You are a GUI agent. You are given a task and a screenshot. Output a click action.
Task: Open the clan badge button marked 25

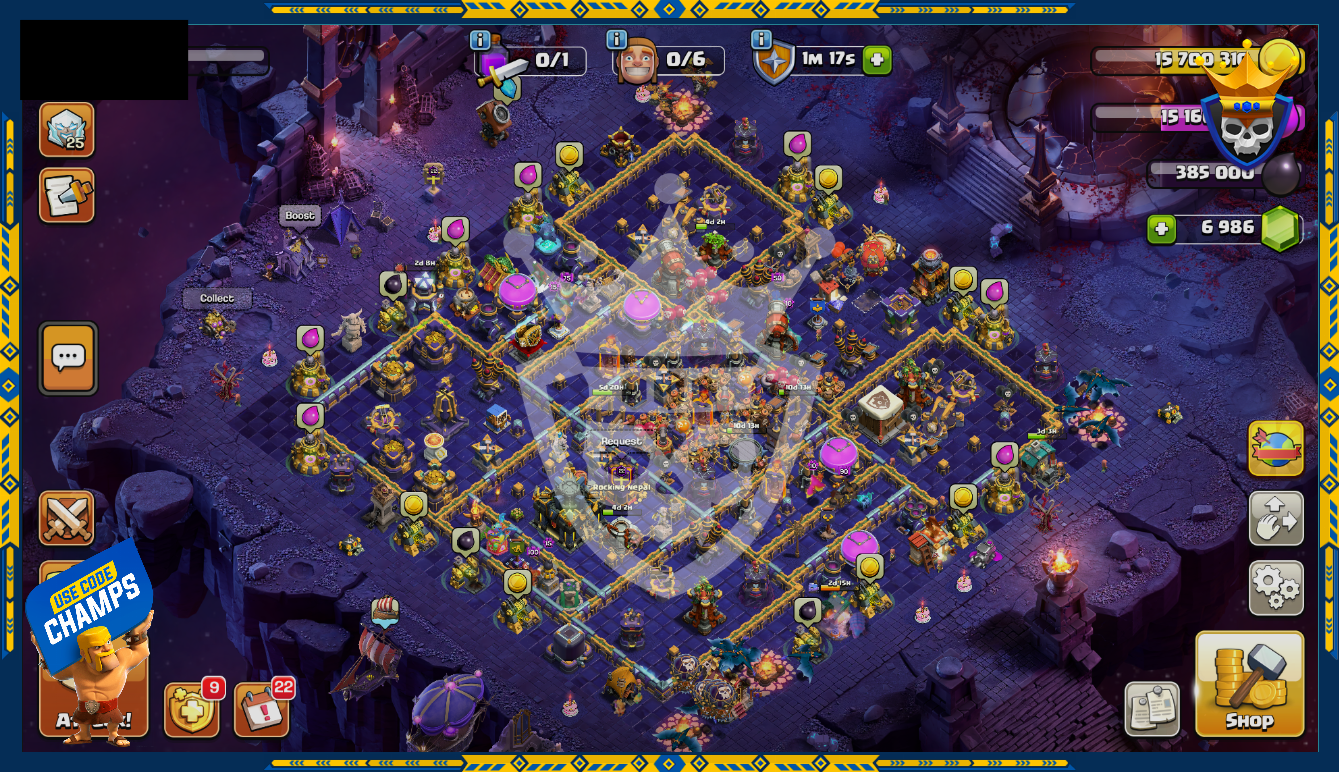point(67,129)
